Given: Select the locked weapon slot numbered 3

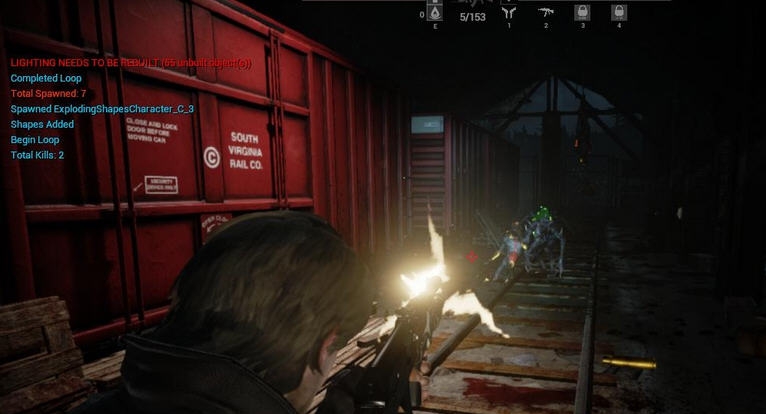Looking at the screenshot, I should [582, 13].
